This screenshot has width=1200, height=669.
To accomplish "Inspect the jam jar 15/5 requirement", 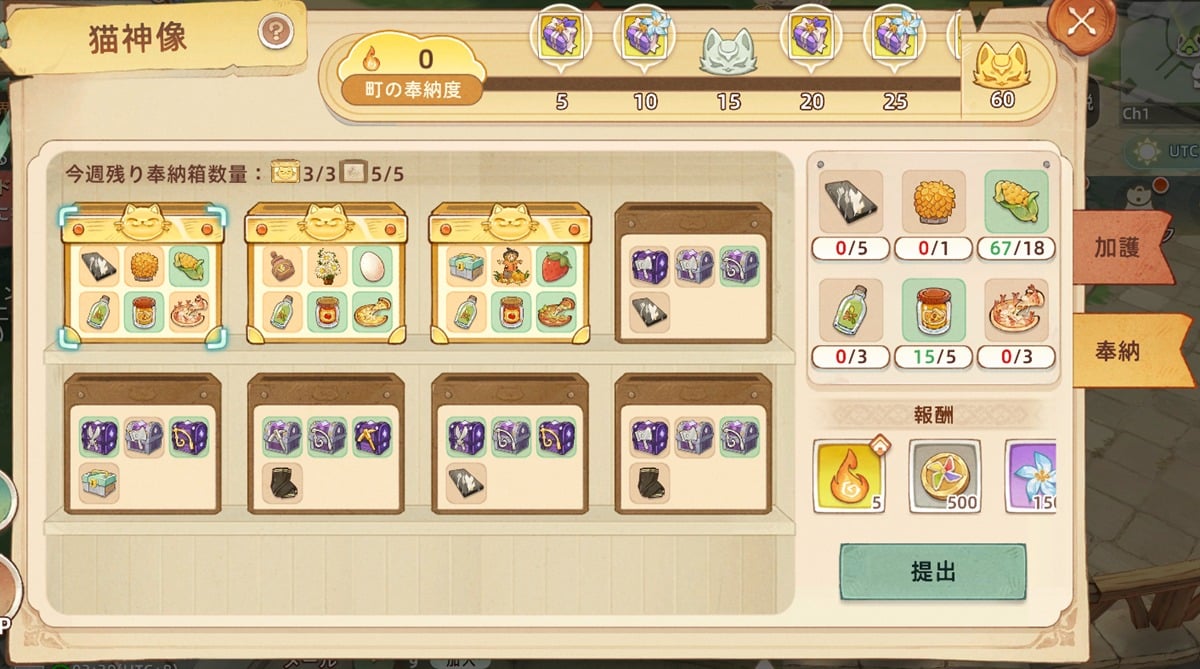I will point(933,311).
